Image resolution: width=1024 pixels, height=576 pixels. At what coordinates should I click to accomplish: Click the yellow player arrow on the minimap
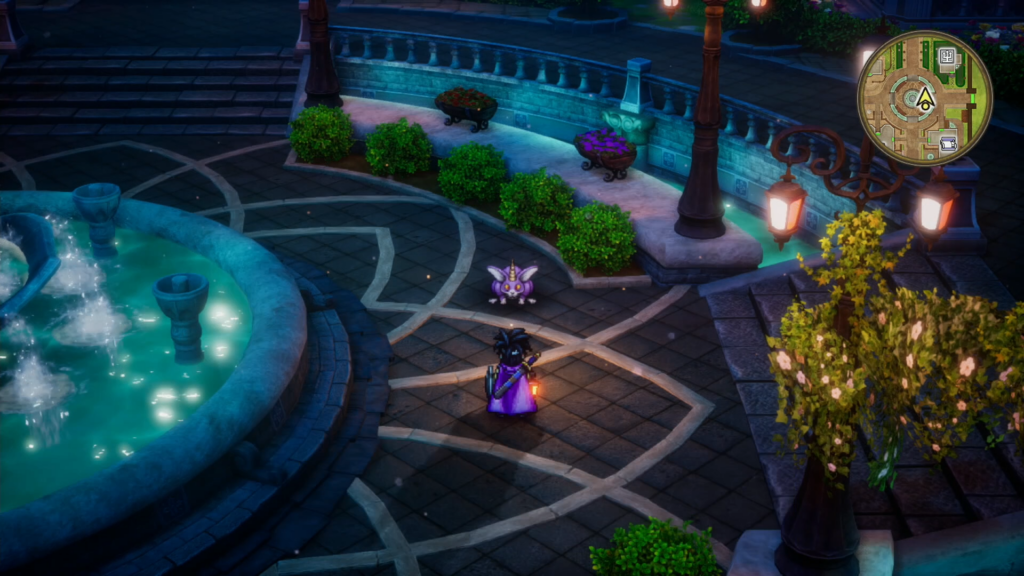pos(925,98)
